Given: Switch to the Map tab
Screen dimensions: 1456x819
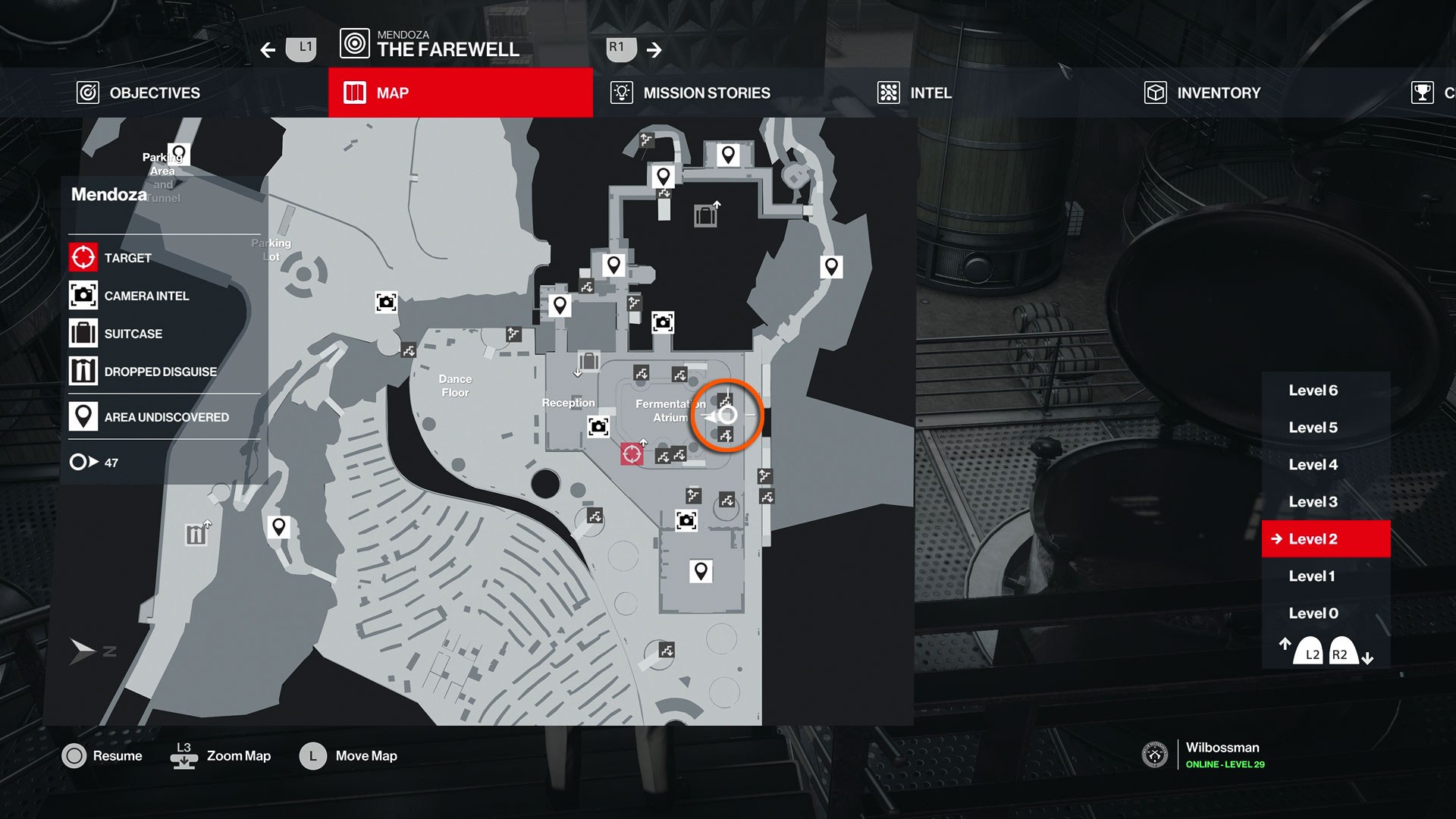Looking at the screenshot, I should [460, 93].
